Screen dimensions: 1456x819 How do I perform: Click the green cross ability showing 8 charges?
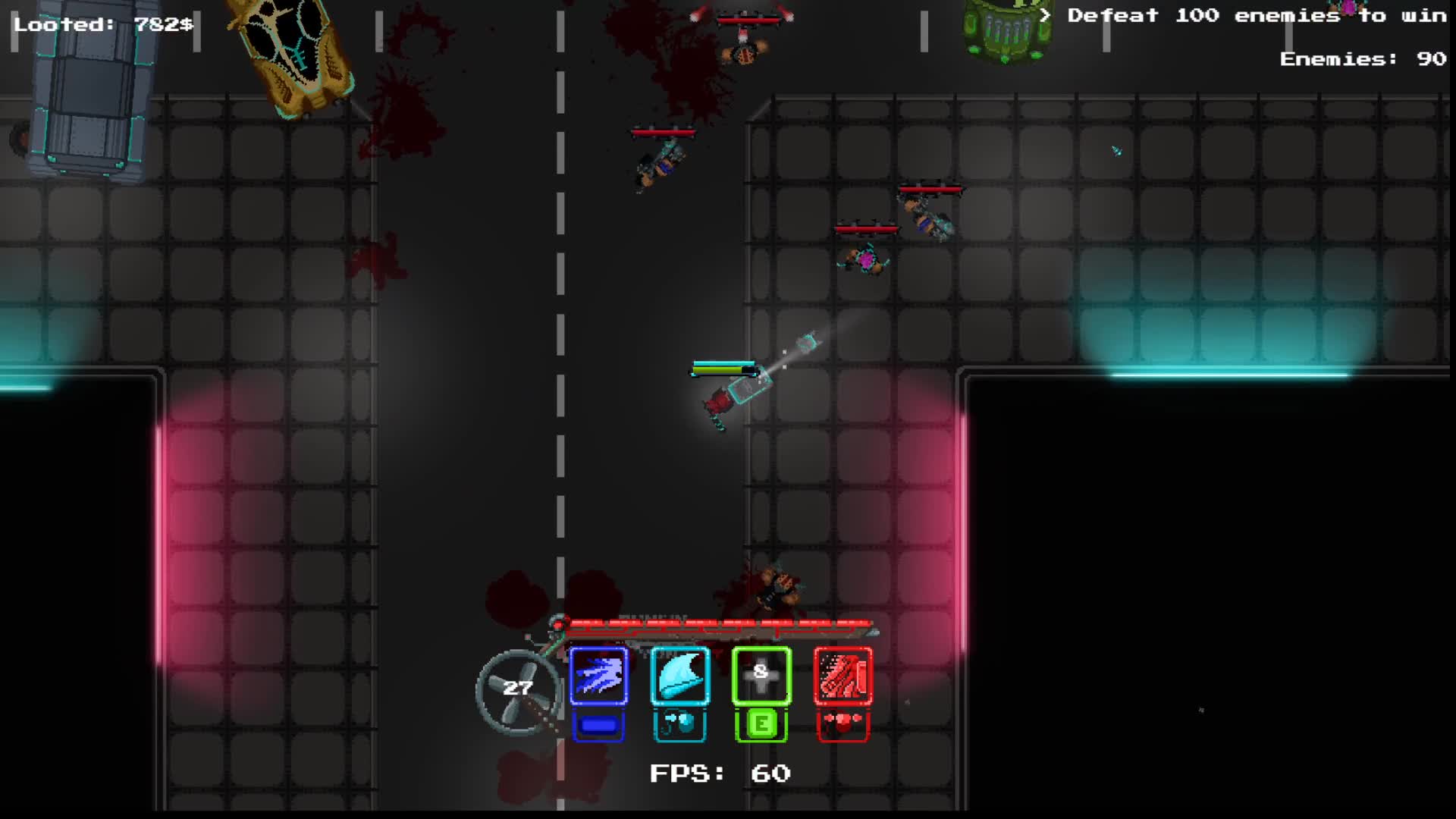click(x=761, y=677)
